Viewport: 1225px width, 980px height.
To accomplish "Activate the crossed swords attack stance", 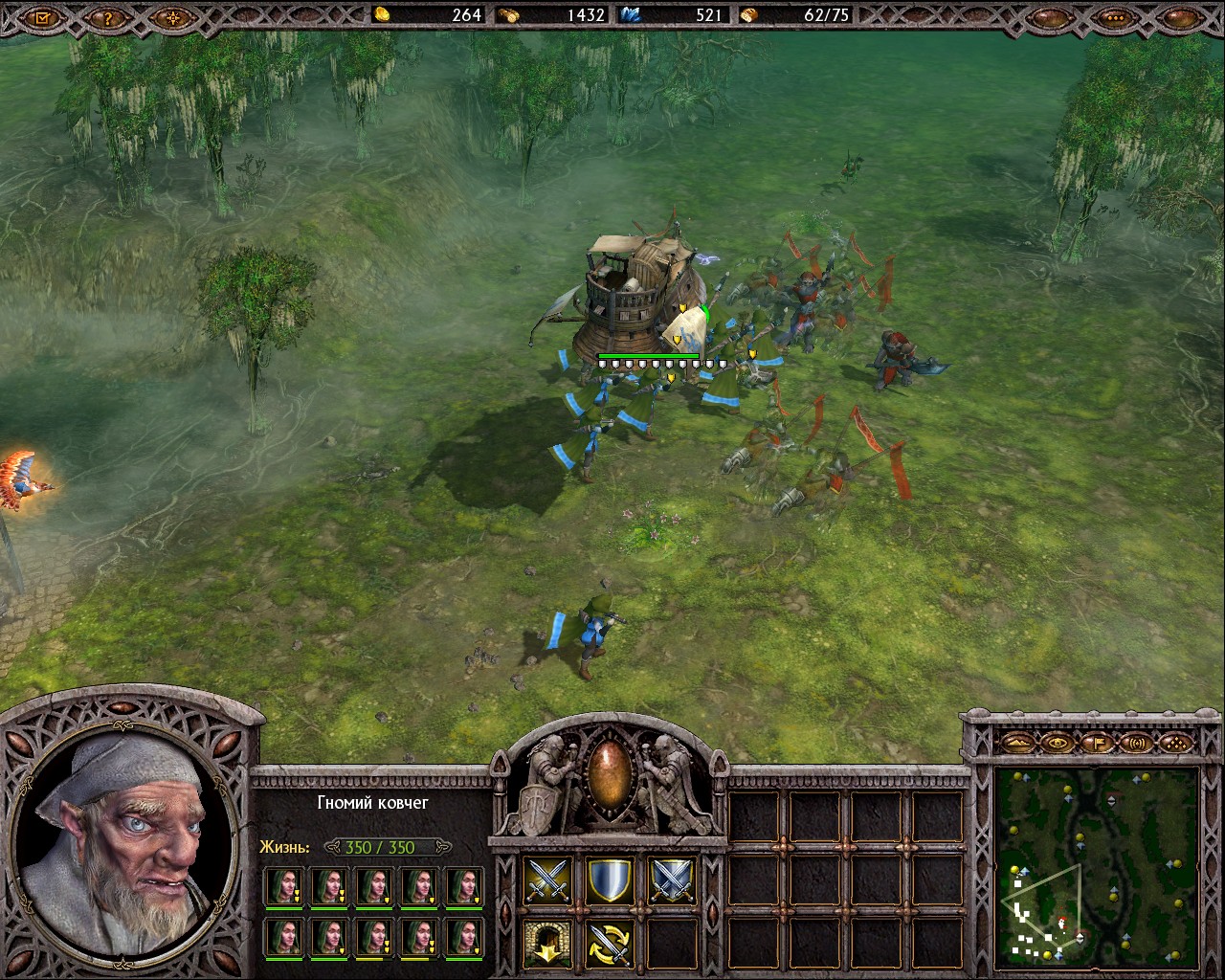I will (548, 880).
